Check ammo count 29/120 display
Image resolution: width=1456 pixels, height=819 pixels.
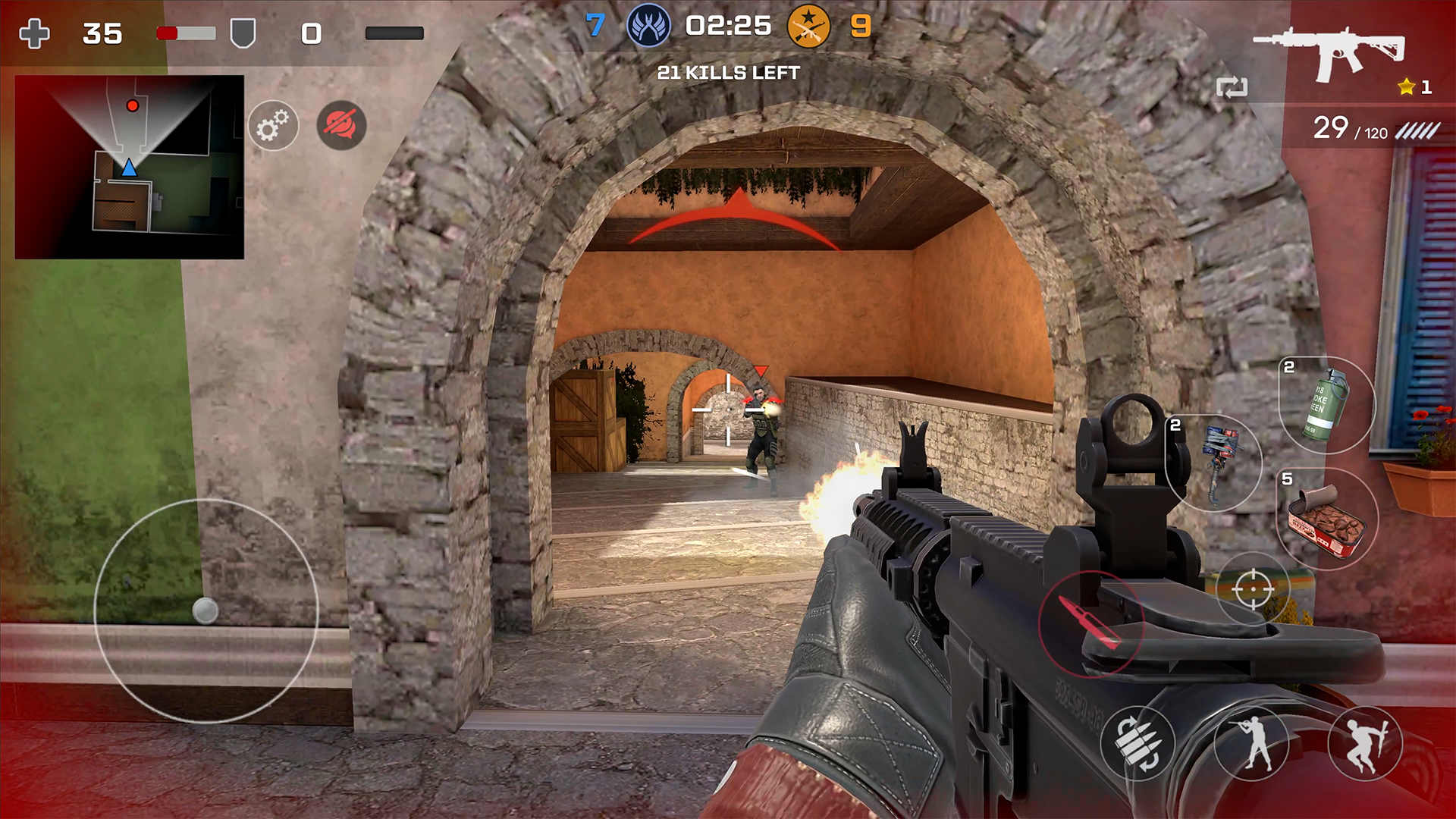point(1357,130)
